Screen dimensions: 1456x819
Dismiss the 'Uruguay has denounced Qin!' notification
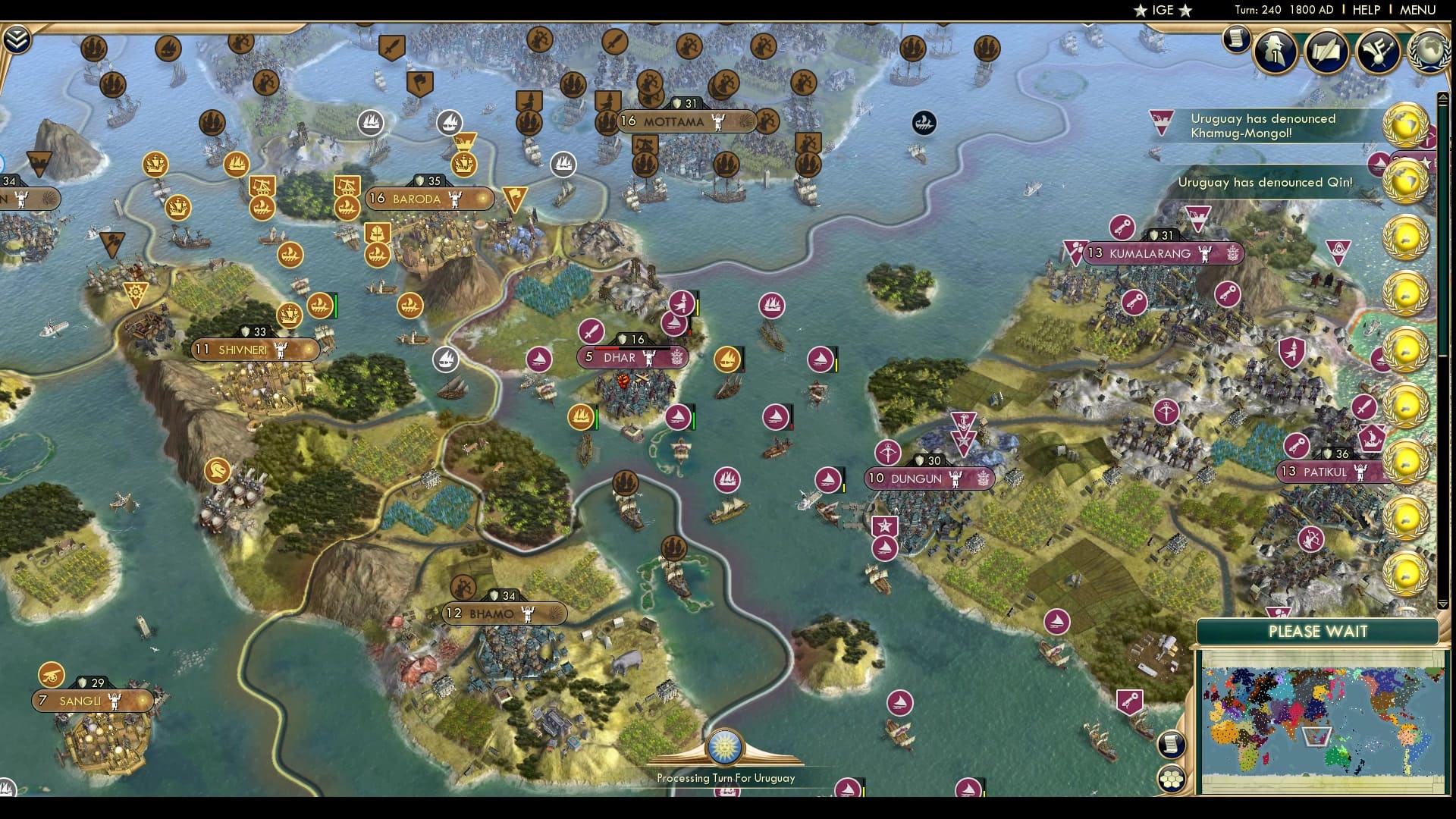point(1265,182)
